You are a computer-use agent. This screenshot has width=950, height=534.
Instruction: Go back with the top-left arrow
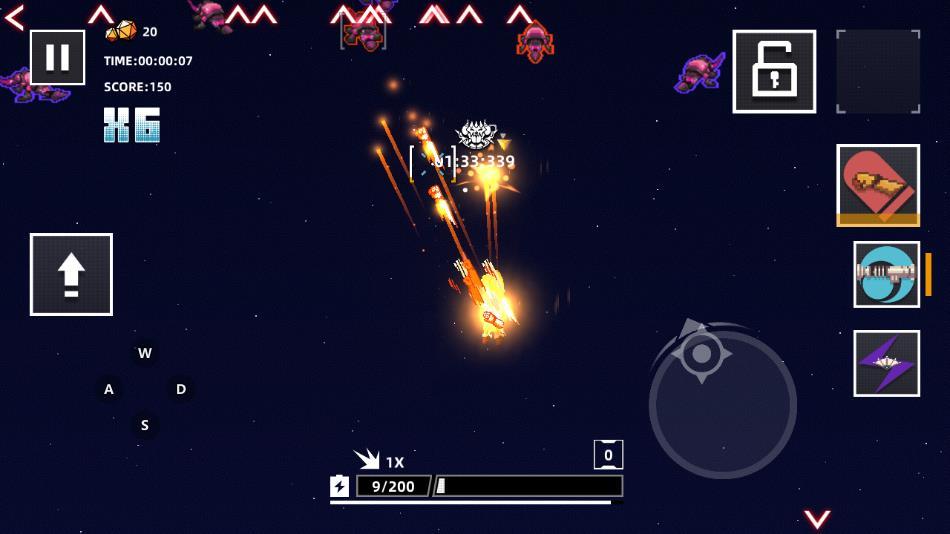tap(14, 17)
